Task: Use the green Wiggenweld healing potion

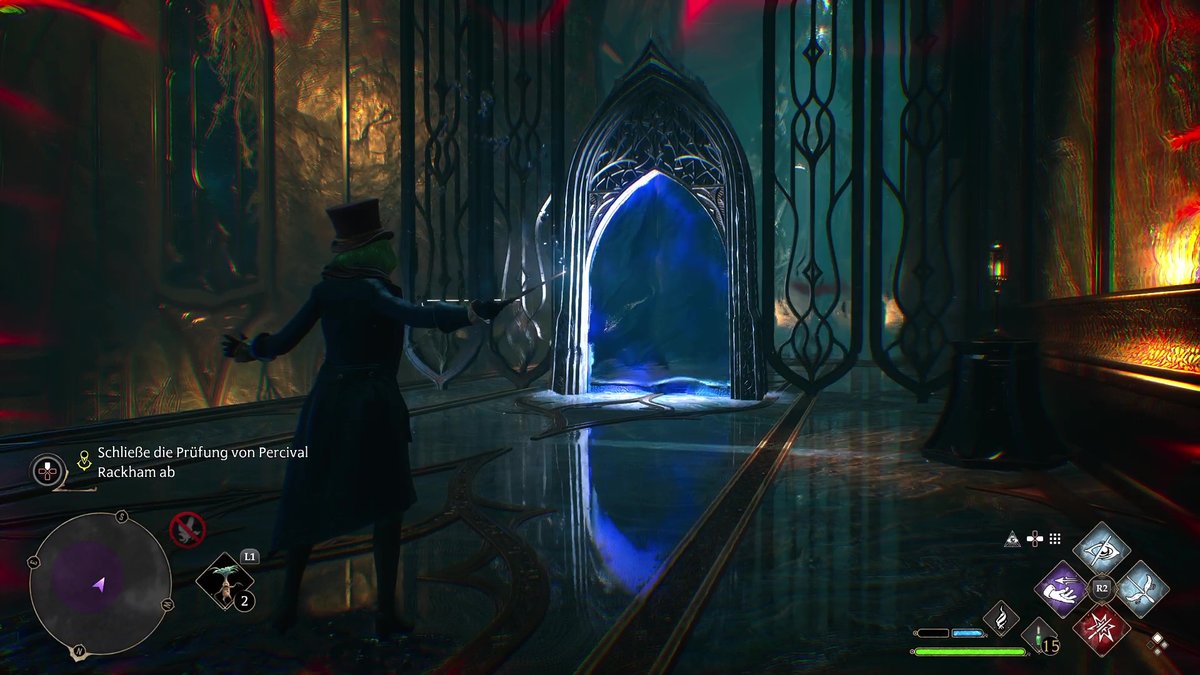Action: (x=1039, y=636)
